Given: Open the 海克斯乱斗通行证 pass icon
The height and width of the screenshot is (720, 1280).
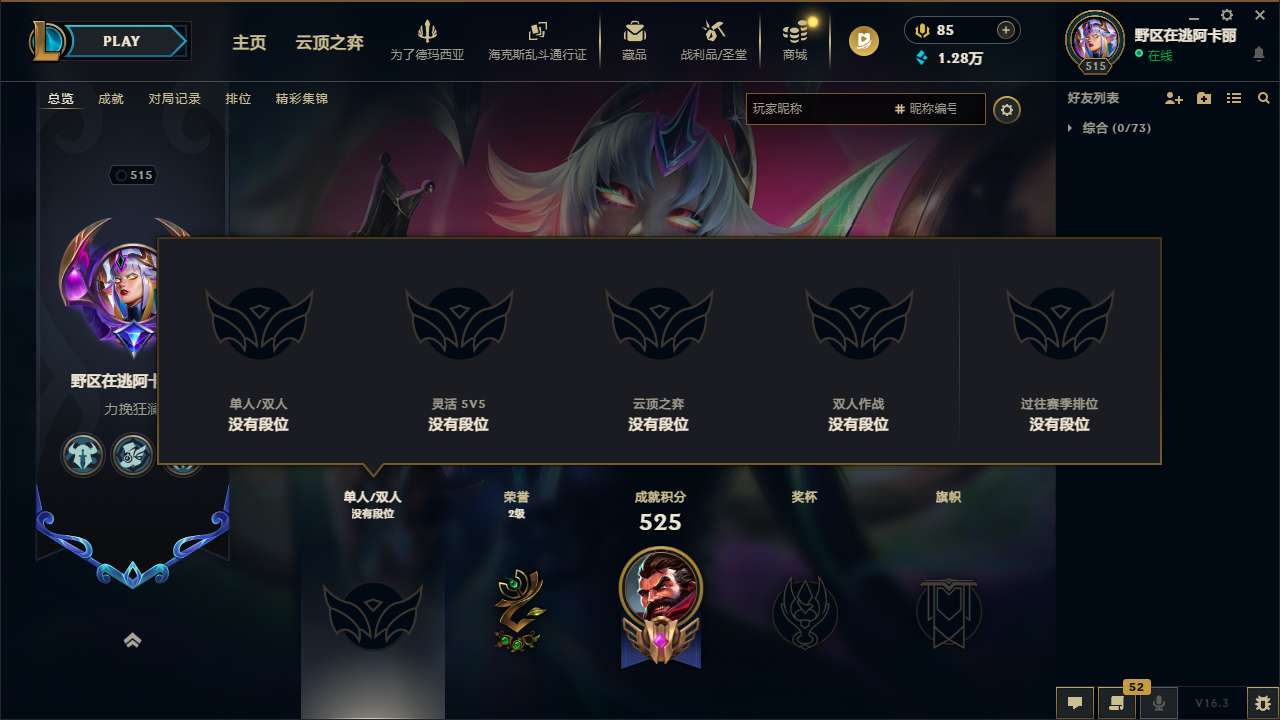Looking at the screenshot, I should [x=539, y=29].
